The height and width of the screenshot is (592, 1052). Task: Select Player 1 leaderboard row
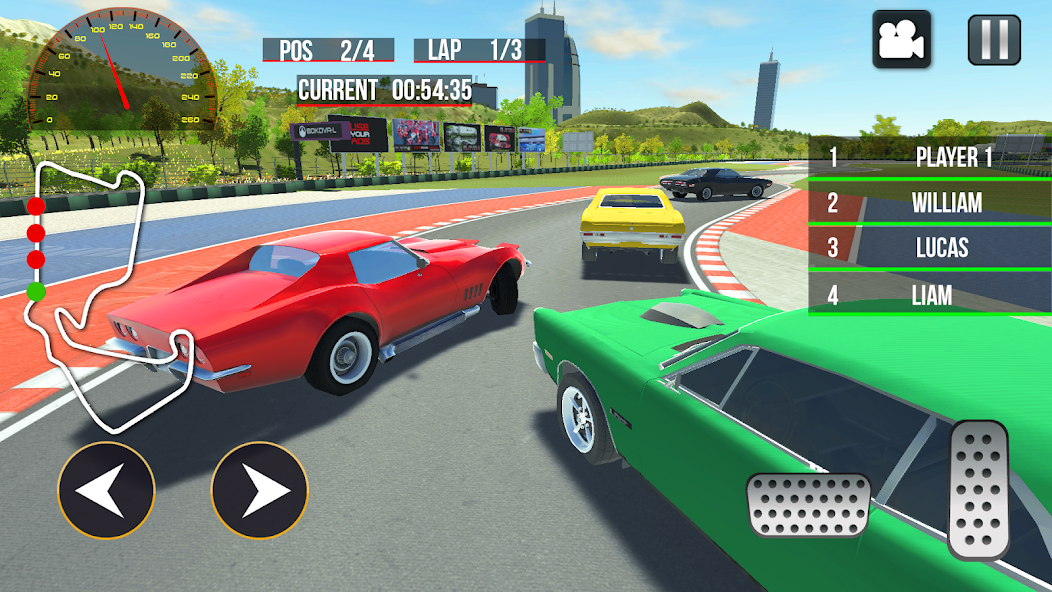pyautogui.click(x=929, y=157)
